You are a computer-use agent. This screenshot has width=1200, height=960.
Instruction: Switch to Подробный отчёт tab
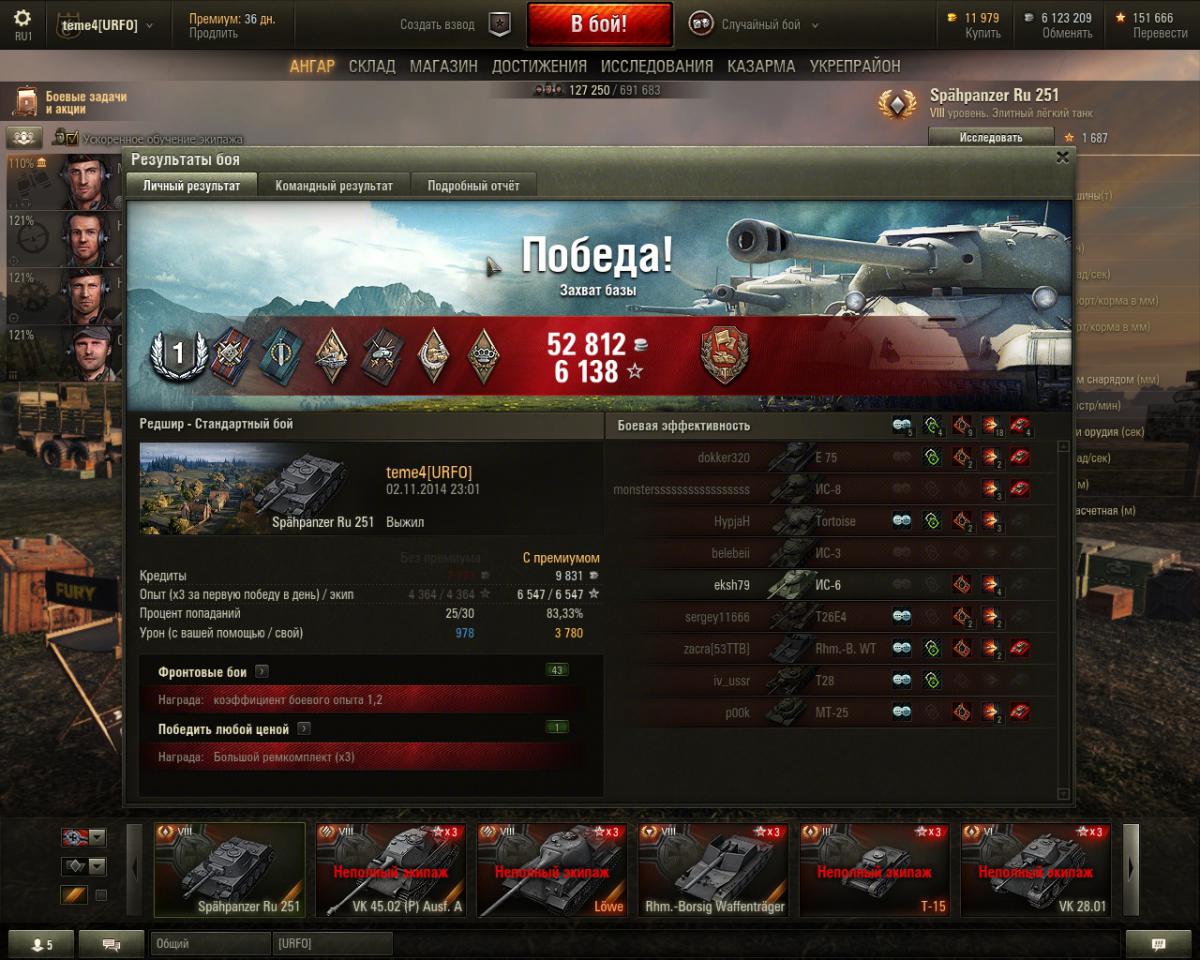pos(474,186)
